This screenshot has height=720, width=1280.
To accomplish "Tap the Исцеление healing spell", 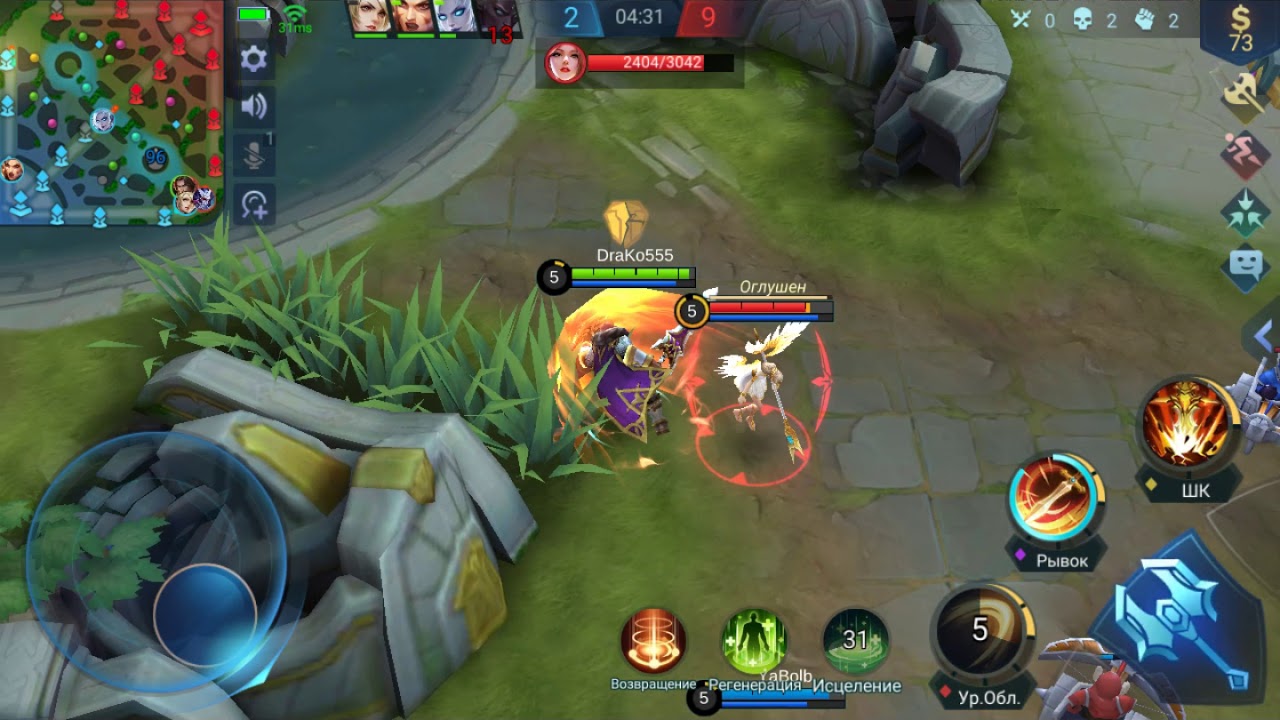I will (x=856, y=641).
